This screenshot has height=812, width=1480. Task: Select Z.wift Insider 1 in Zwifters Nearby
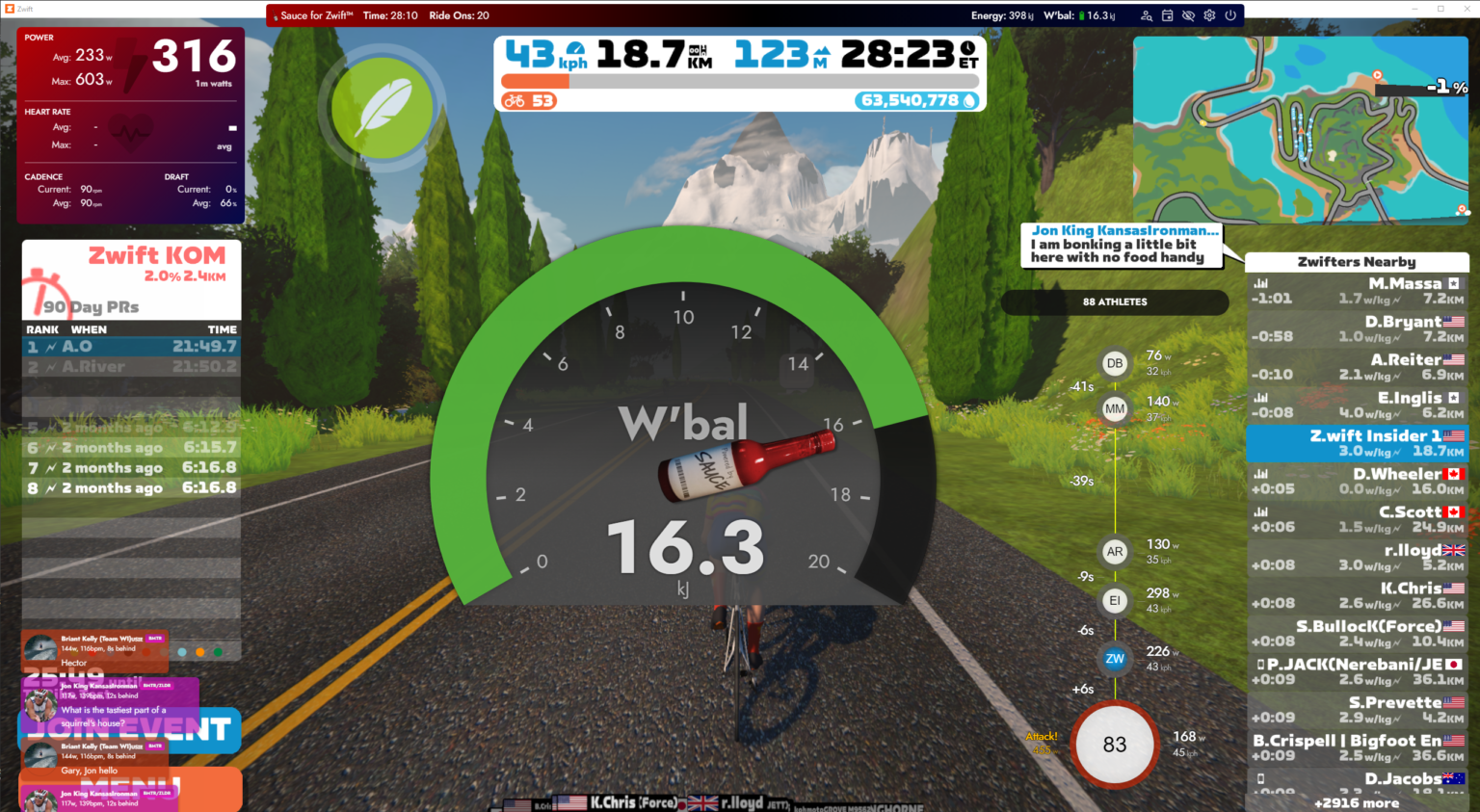[x=1357, y=444]
